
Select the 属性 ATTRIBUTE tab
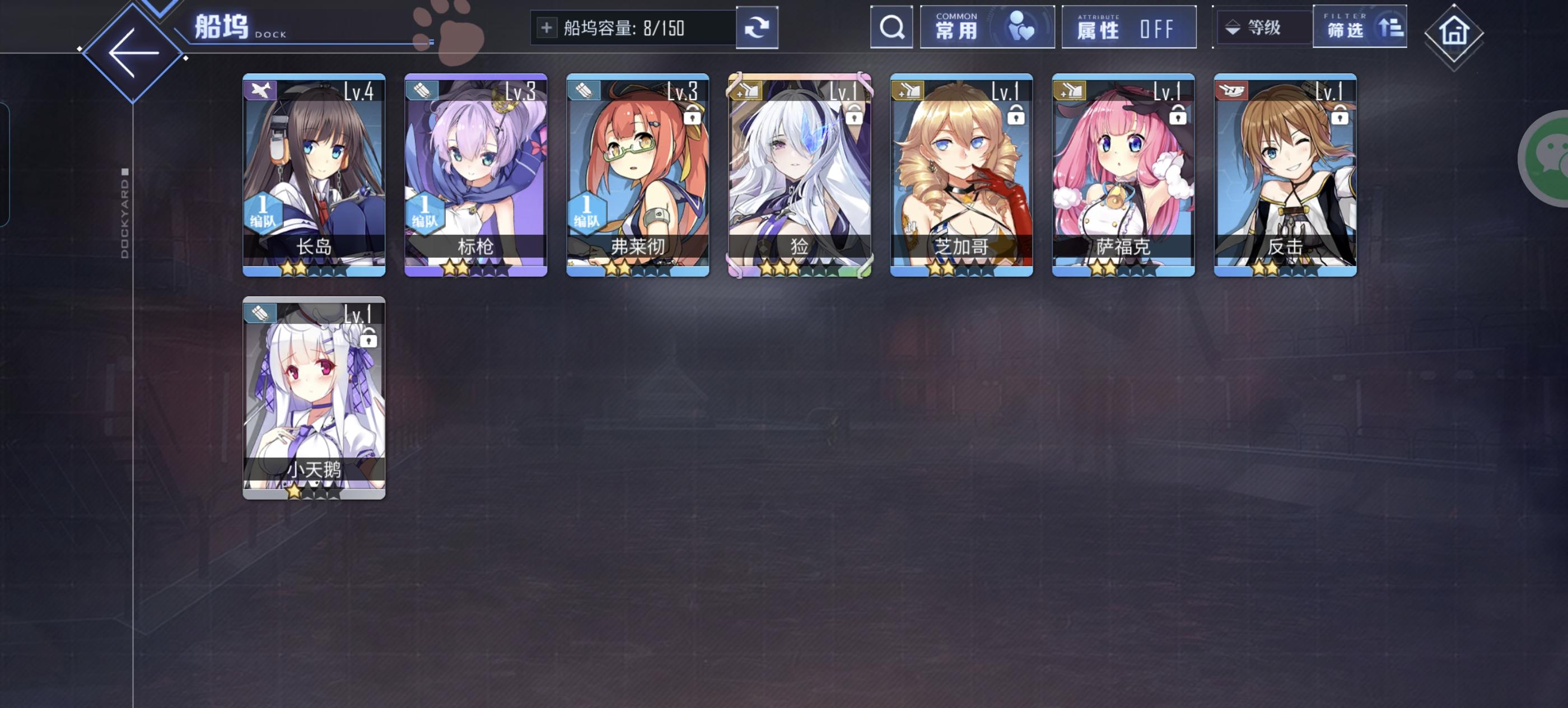[x=1129, y=26]
